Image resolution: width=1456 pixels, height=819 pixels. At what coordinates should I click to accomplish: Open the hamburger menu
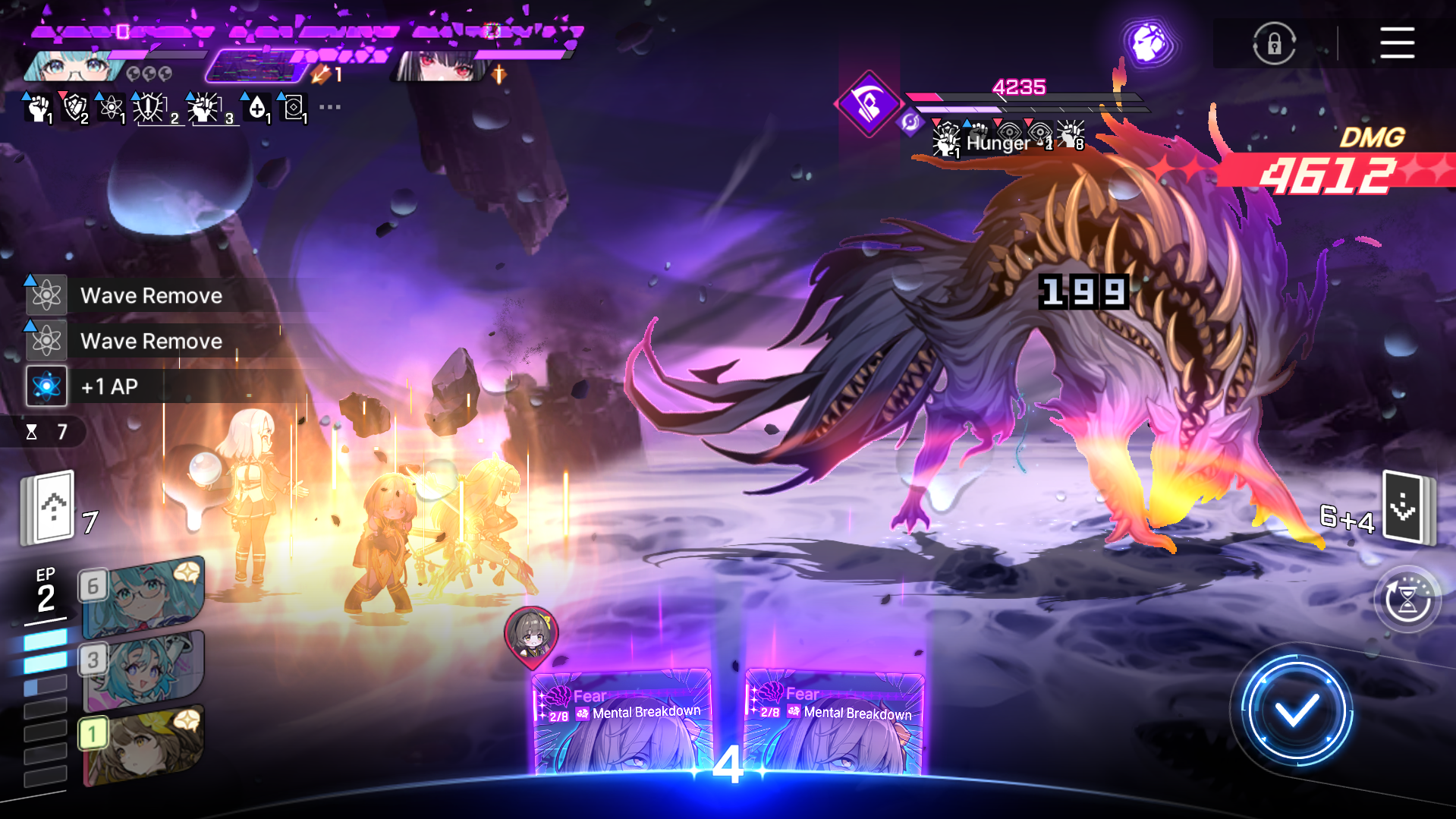[x=1397, y=43]
